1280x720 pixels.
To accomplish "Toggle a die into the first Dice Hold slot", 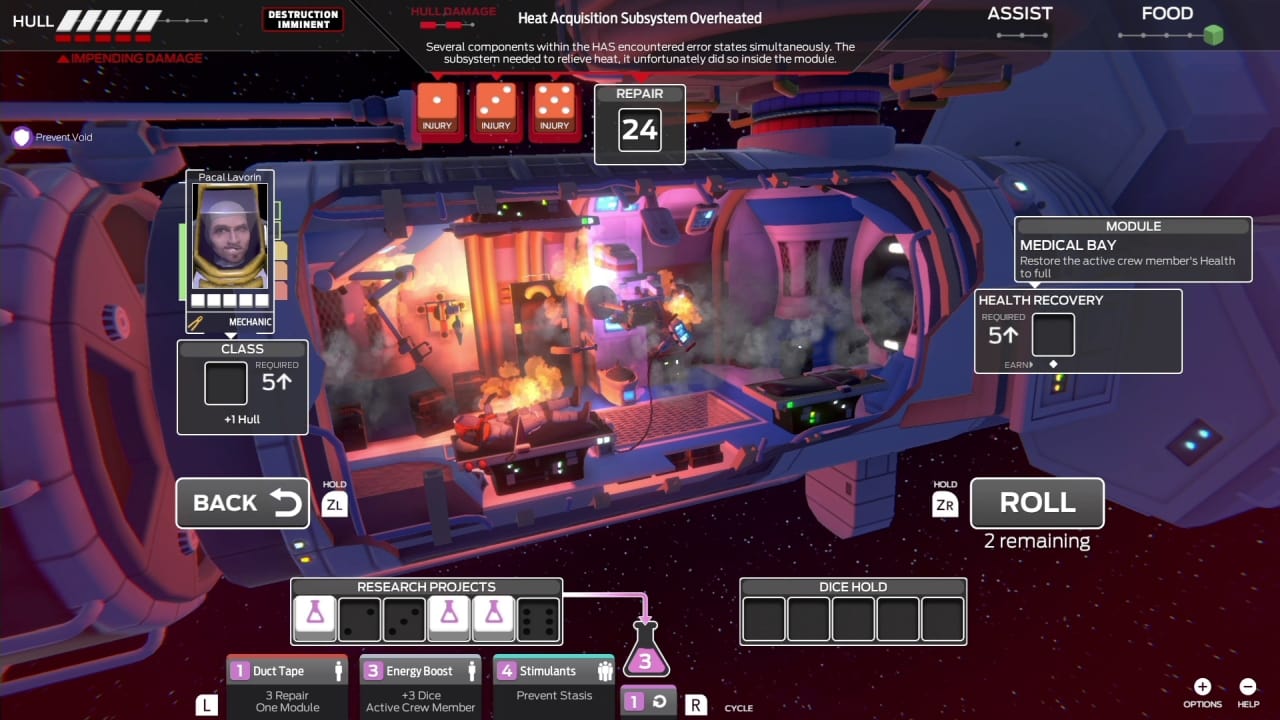I will [x=763, y=620].
